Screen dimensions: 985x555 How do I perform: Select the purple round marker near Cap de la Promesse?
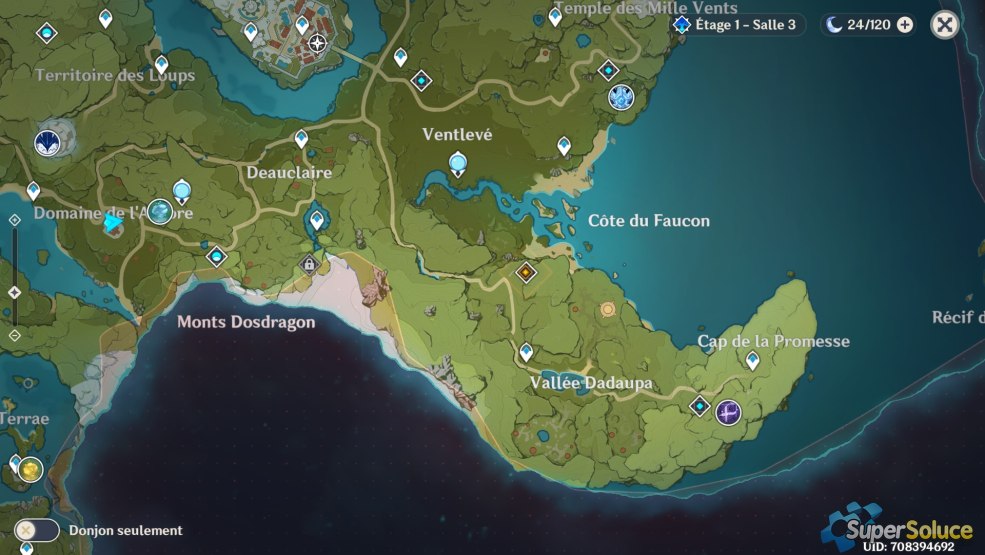(x=728, y=411)
